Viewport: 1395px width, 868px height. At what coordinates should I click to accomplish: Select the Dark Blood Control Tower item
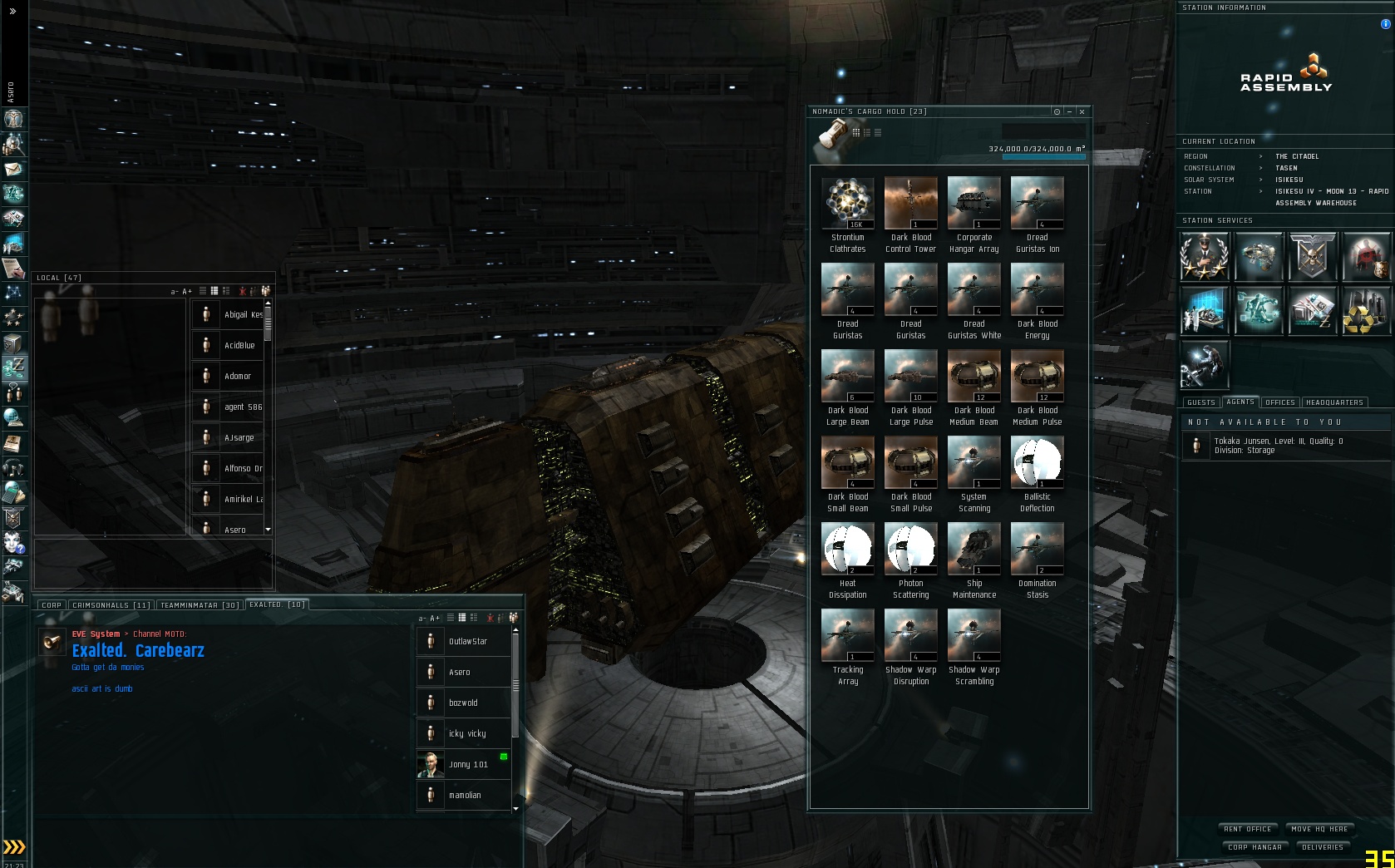[910, 204]
